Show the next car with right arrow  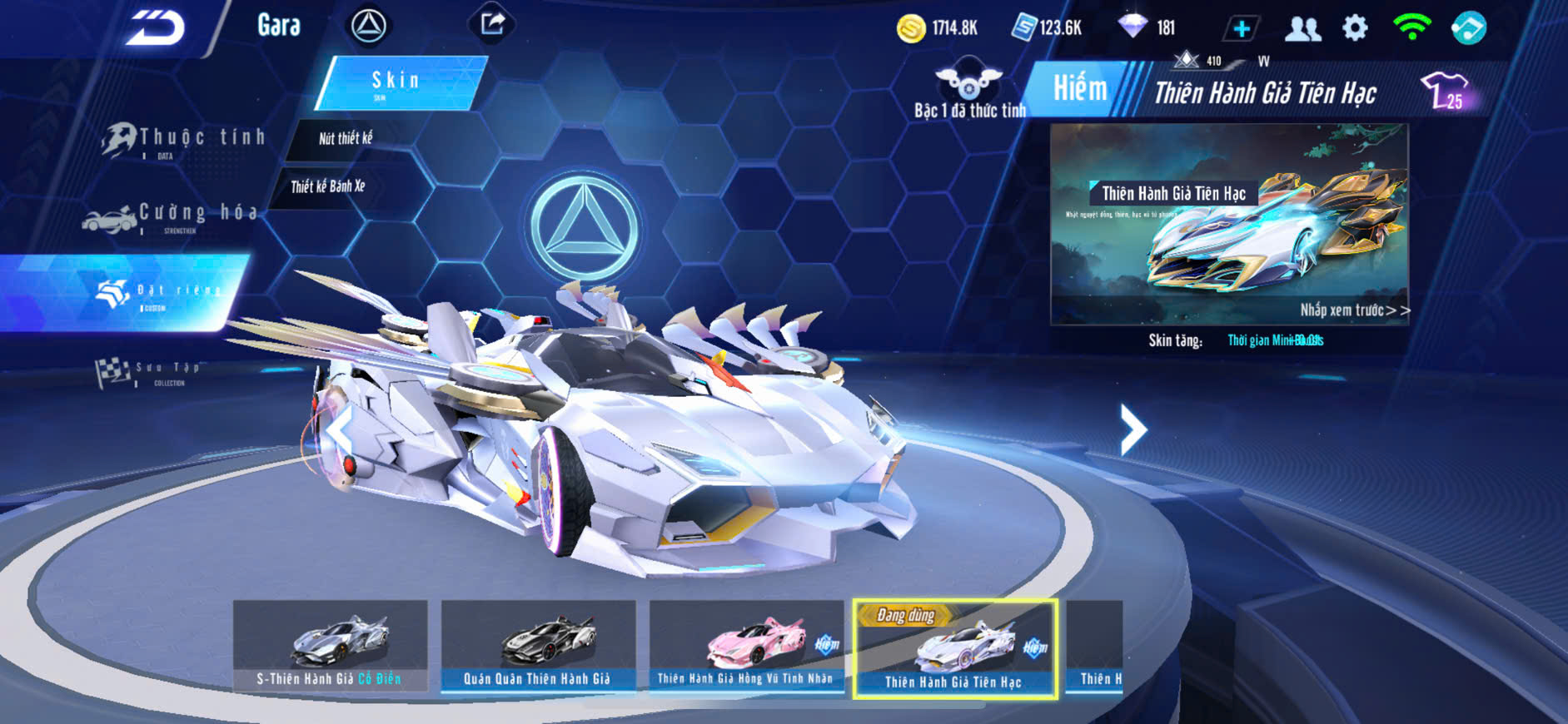1132,429
